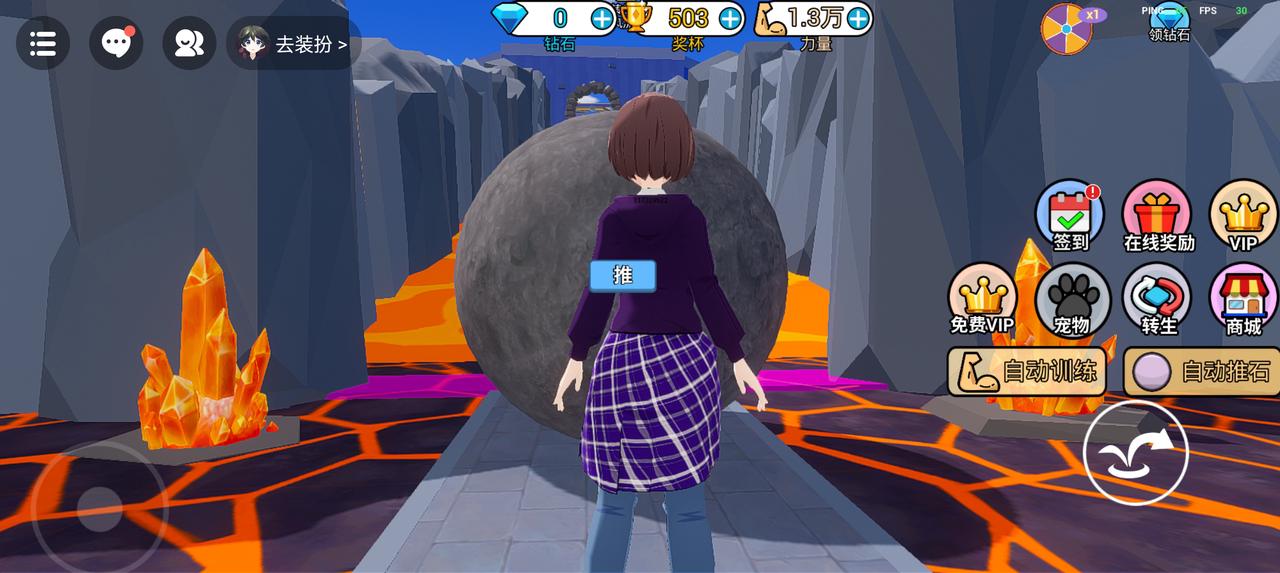1280x573 pixels.
Task: Claim diamonds via 领钻石 icon
Action: [1169, 22]
